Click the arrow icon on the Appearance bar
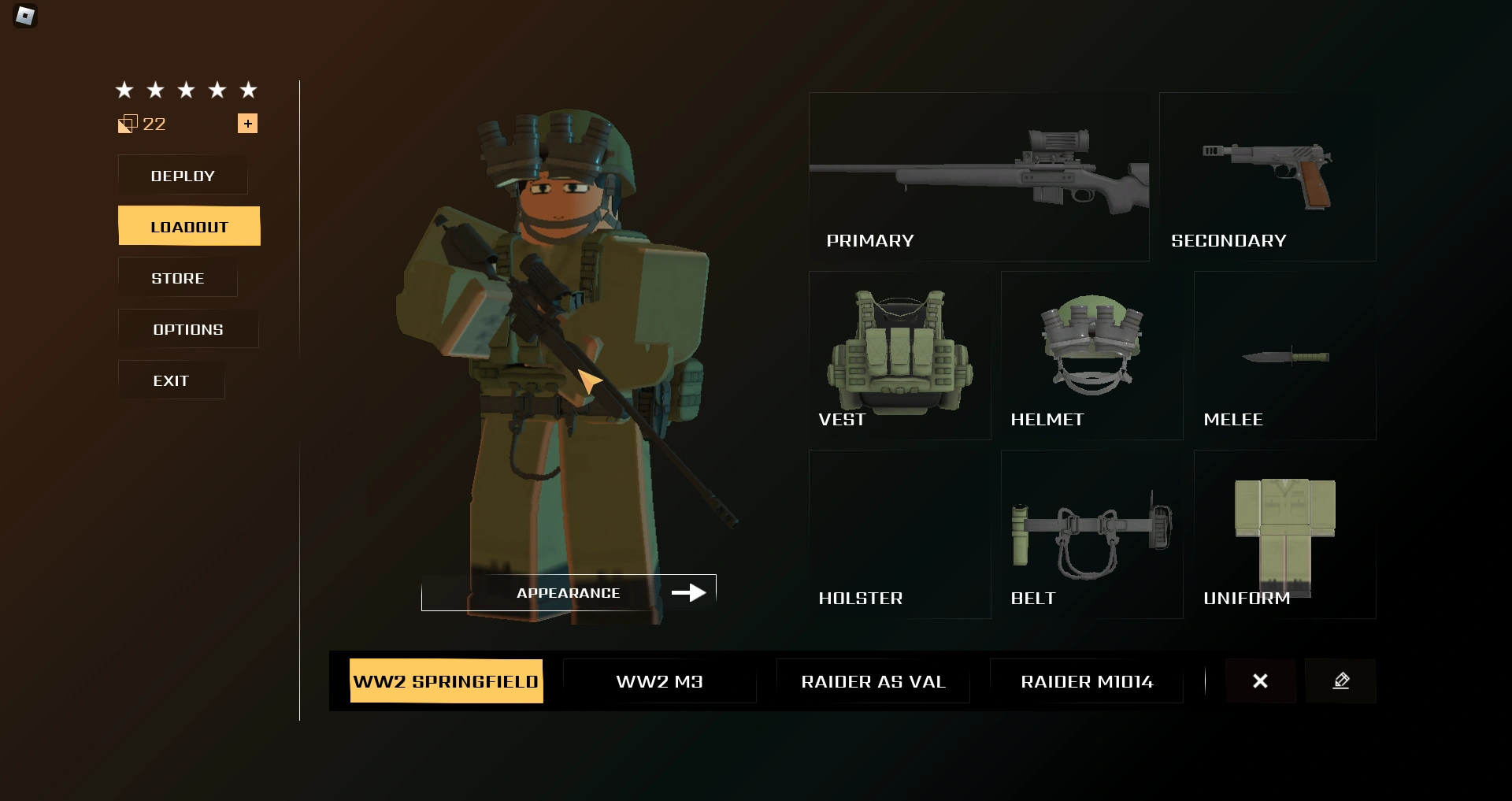Viewport: 1512px width, 801px height. pos(691,593)
